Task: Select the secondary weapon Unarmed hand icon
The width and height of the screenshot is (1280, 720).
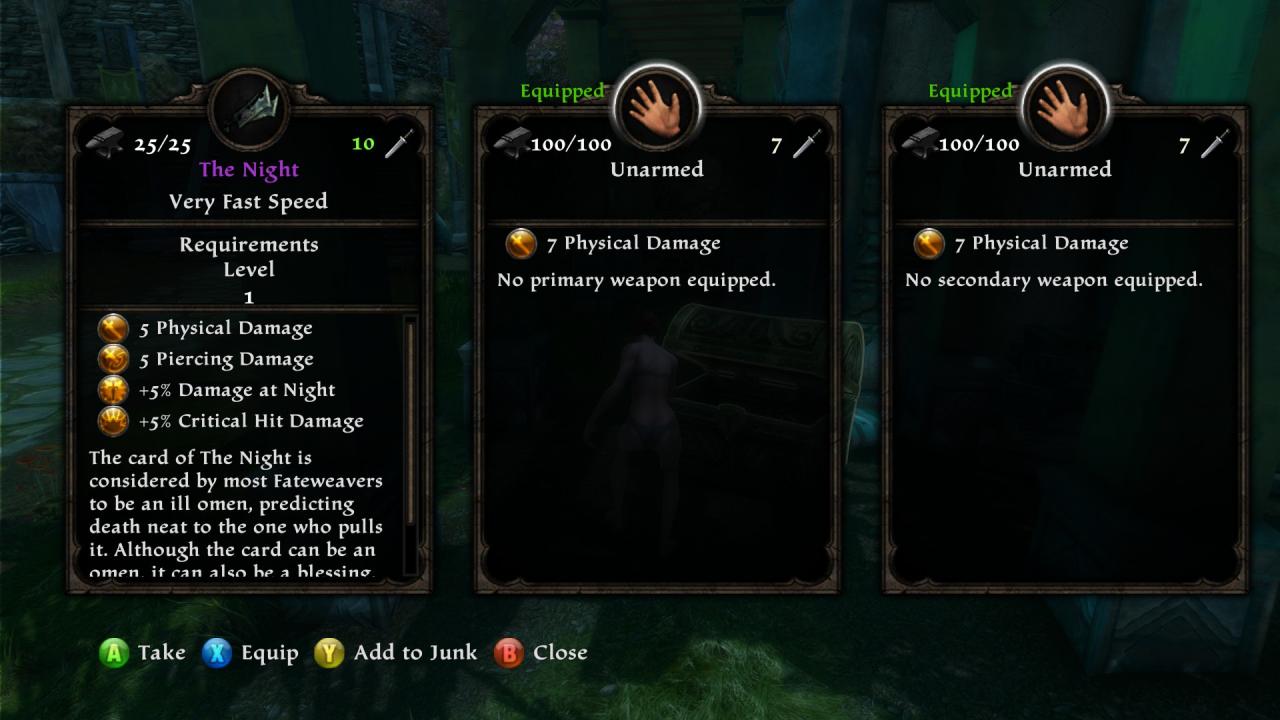Action: click(x=1065, y=108)
